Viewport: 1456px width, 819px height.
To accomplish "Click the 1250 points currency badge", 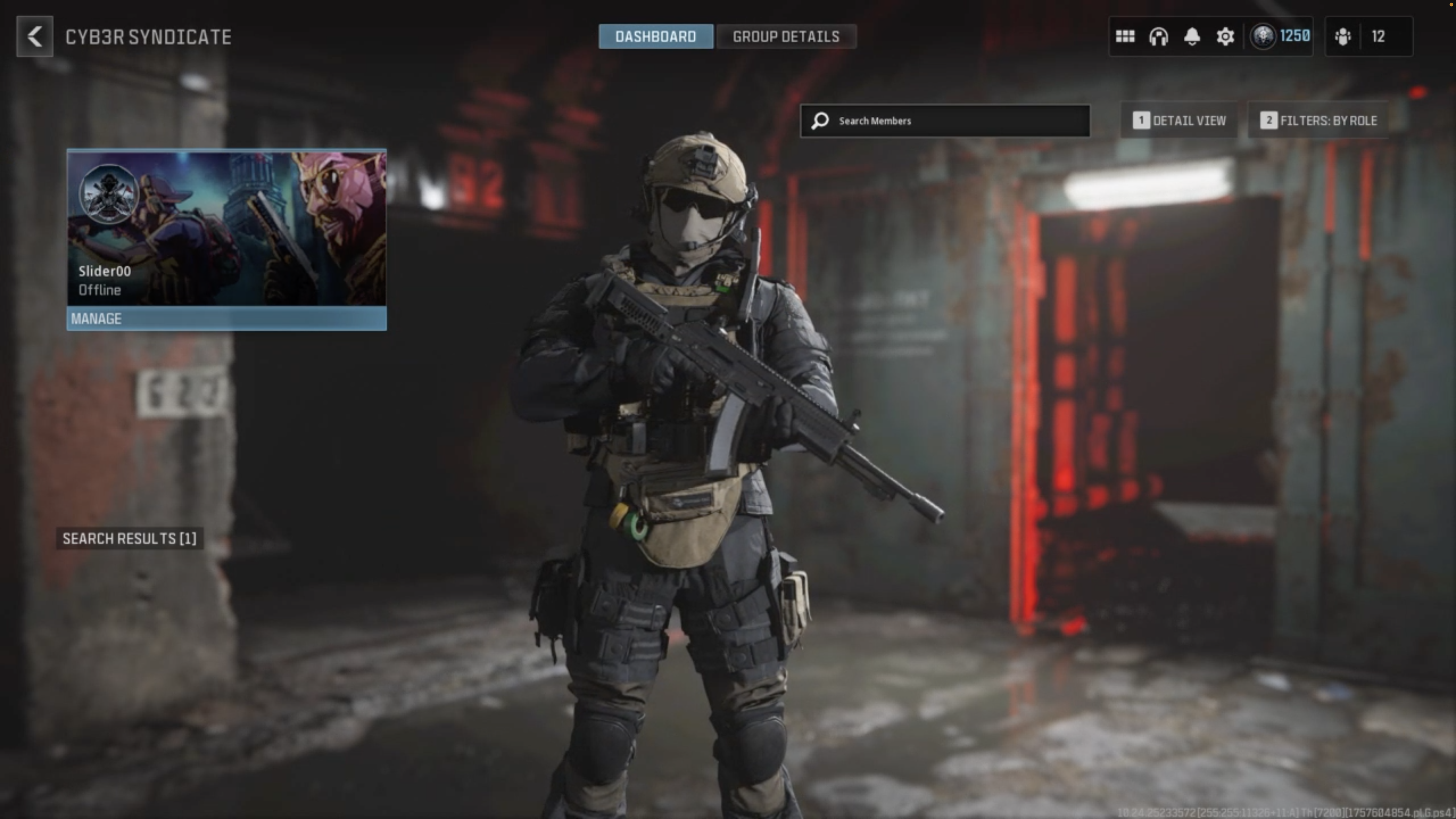I will pyautogui.click(x=1280, y=37).
